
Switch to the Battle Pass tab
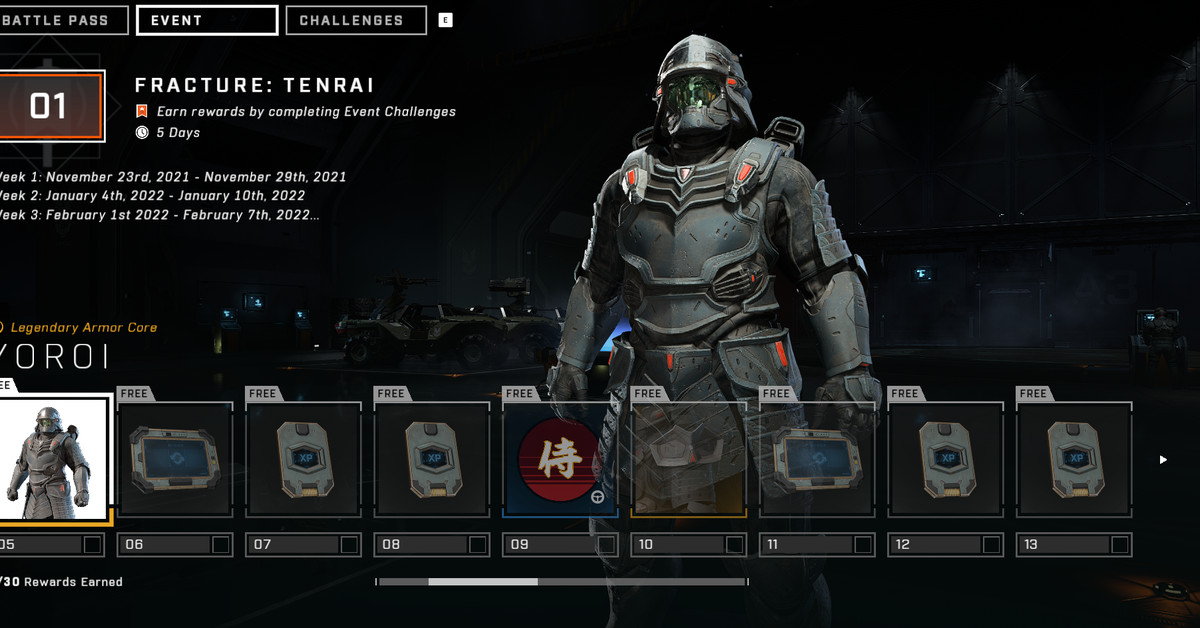(63, 20)
